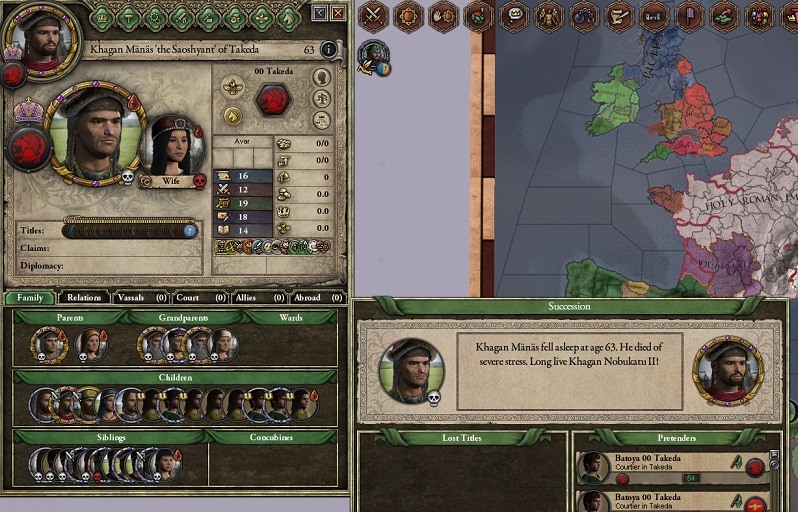Go back with the arrow button

tap(319, 13)
